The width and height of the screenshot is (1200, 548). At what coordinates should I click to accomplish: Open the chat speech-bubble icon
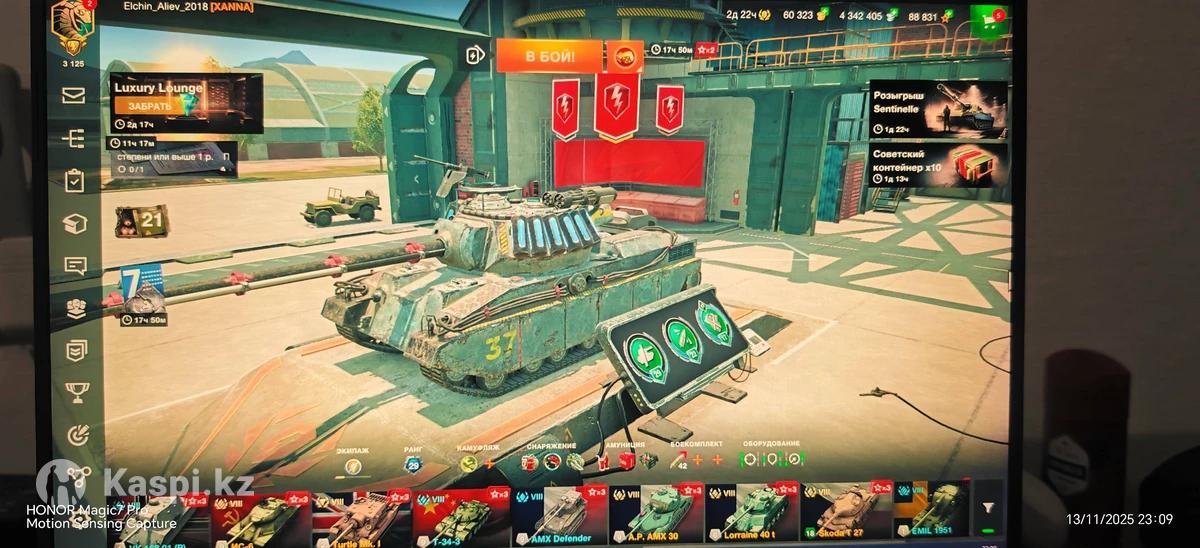coord(75,266)
